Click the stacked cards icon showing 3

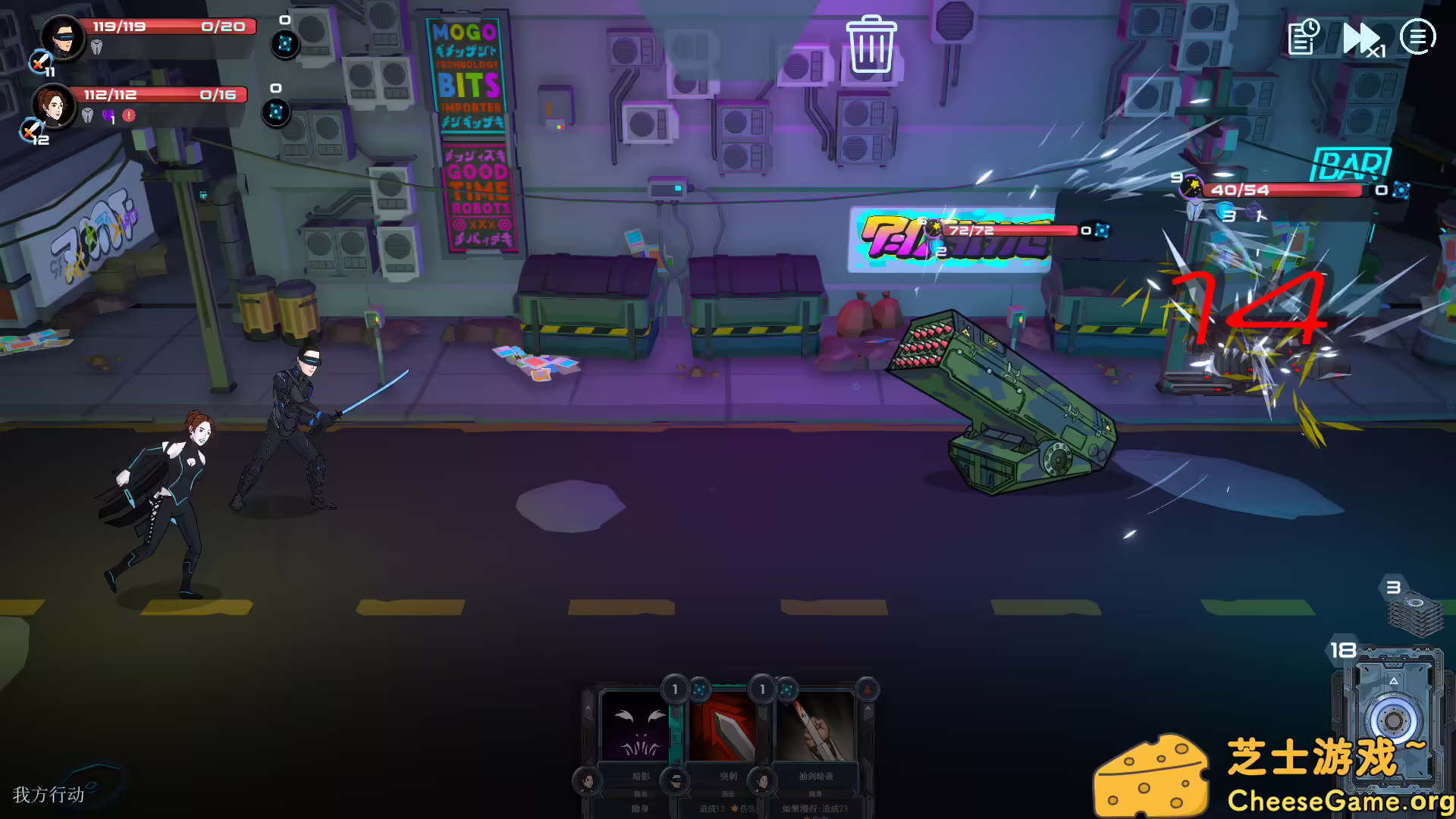[1417, 611]
